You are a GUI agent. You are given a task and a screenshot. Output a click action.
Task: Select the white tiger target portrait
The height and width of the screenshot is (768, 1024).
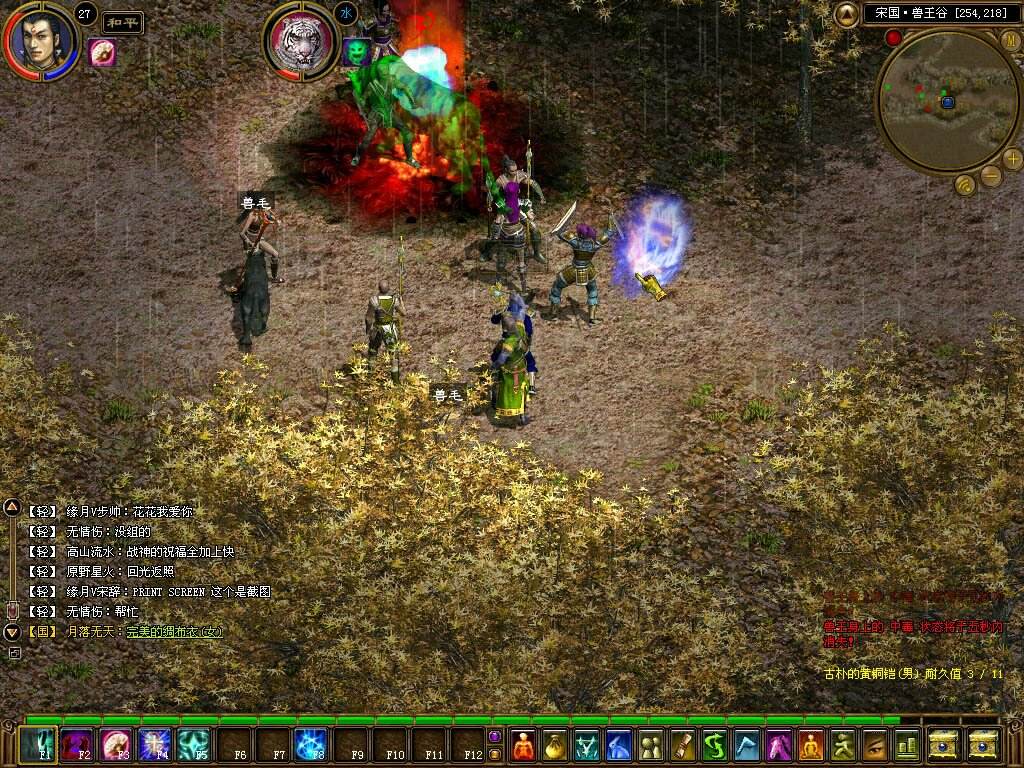point(301,42)
